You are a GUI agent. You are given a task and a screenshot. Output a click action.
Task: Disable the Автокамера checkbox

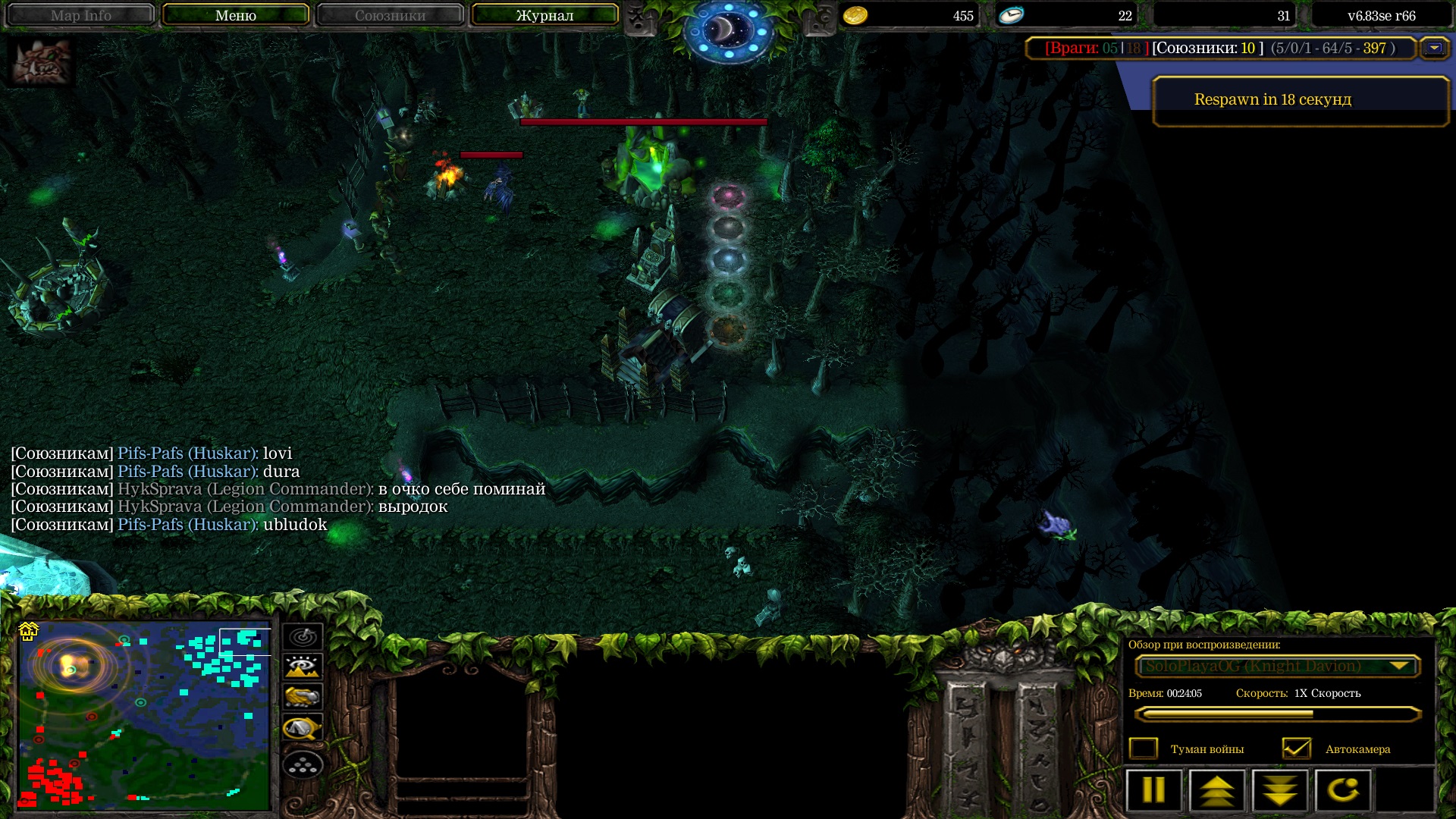click(1296, 748)
